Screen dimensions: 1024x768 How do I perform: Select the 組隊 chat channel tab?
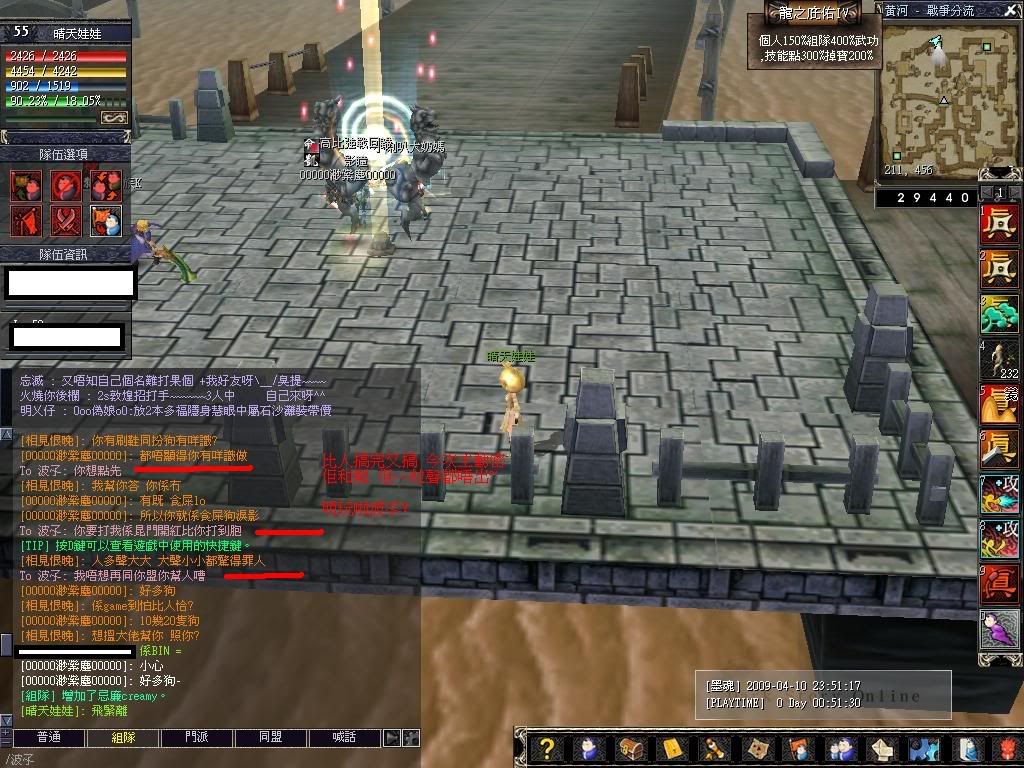tap(123, 737)
